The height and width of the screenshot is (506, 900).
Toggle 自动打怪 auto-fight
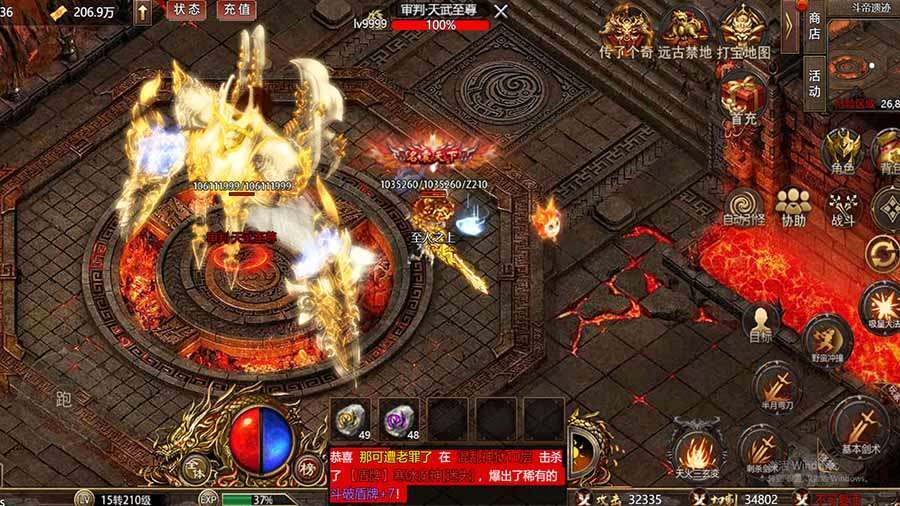(x=743, y=206)
